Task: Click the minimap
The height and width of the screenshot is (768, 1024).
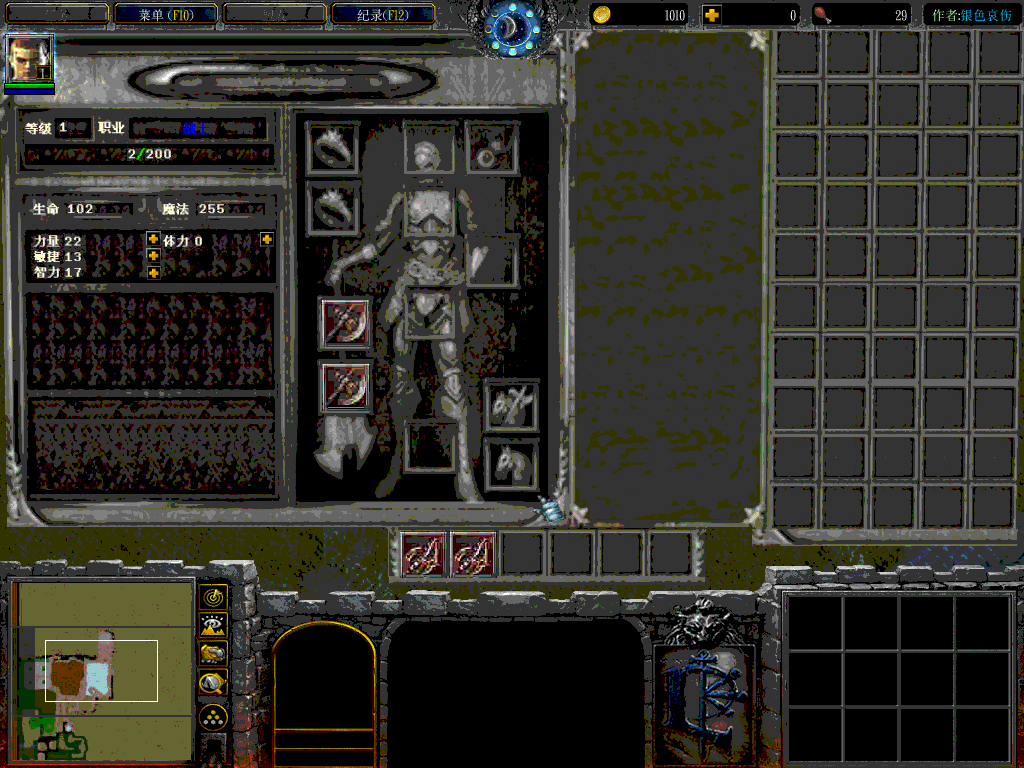Action: 105,671
